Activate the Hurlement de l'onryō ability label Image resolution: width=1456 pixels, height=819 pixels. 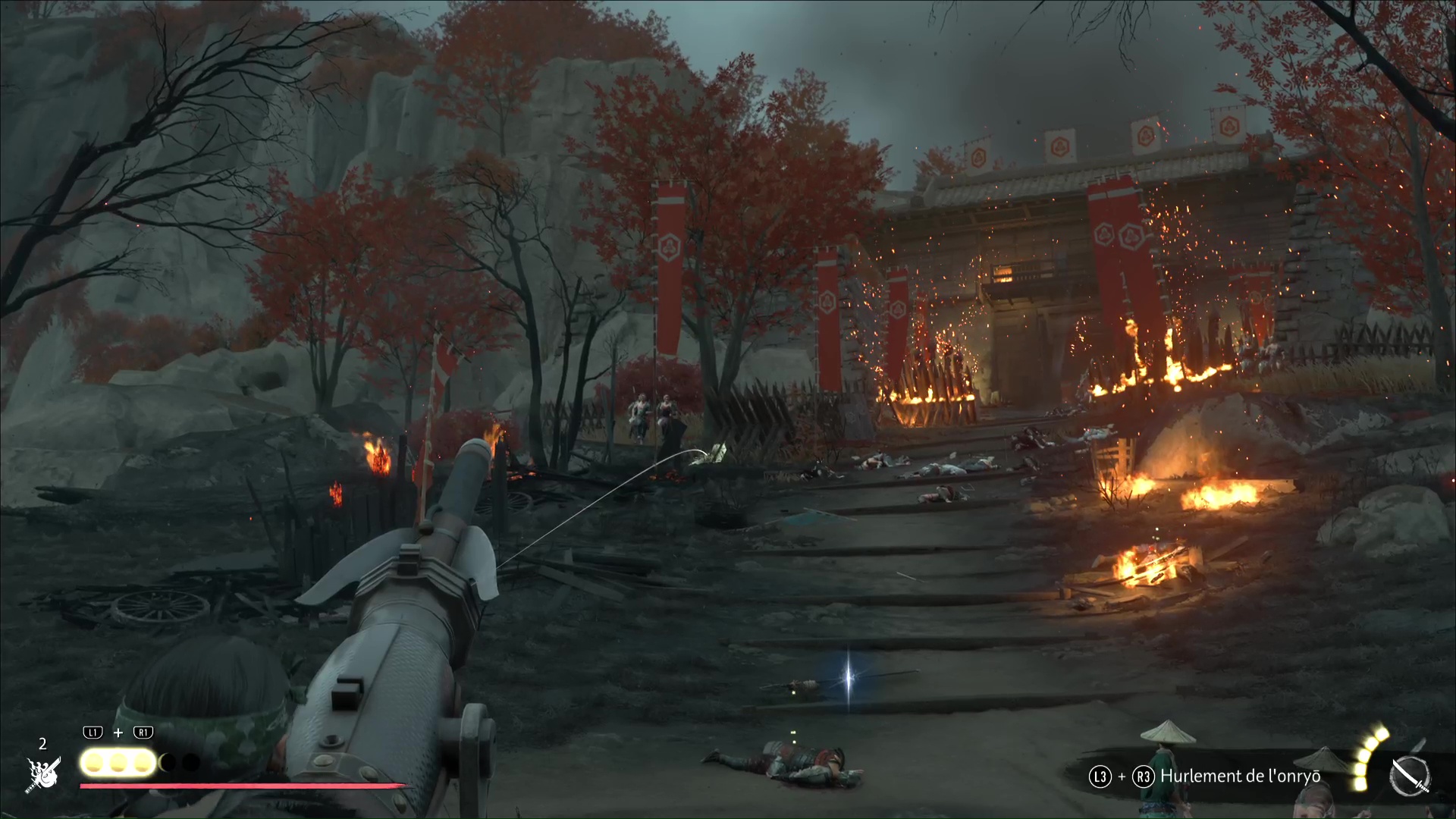(x=1240, y=776)
